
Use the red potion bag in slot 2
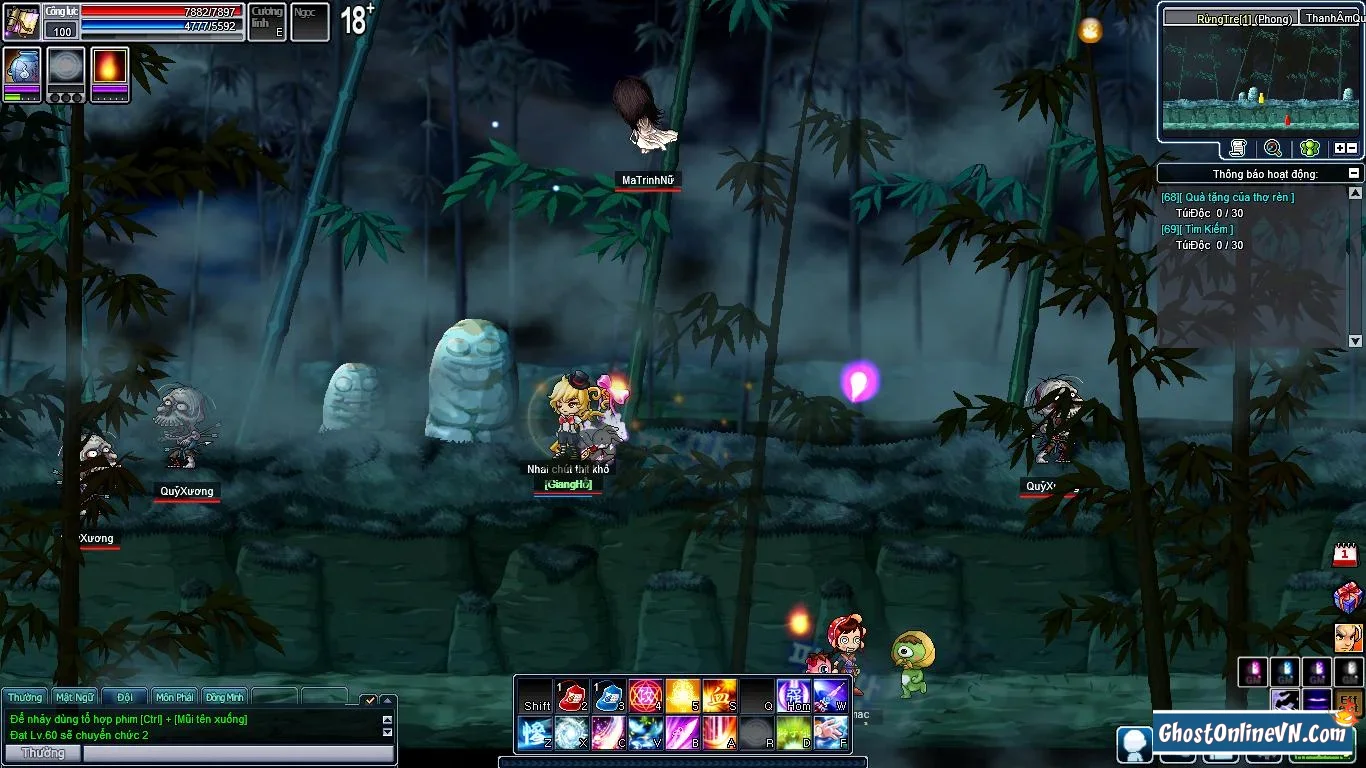[572, 696]
